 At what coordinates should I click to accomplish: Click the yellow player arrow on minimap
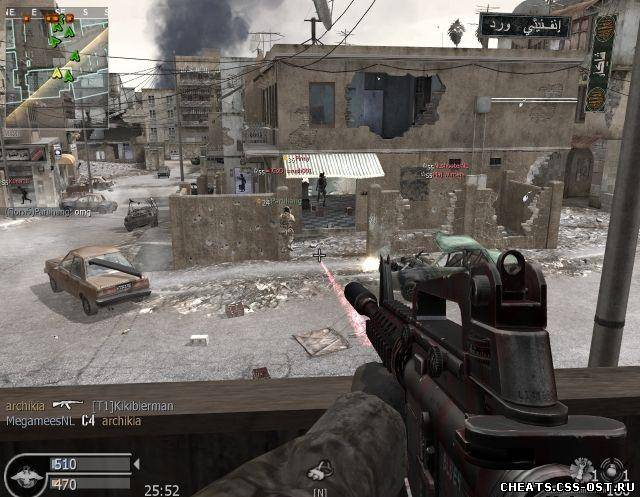58,72
